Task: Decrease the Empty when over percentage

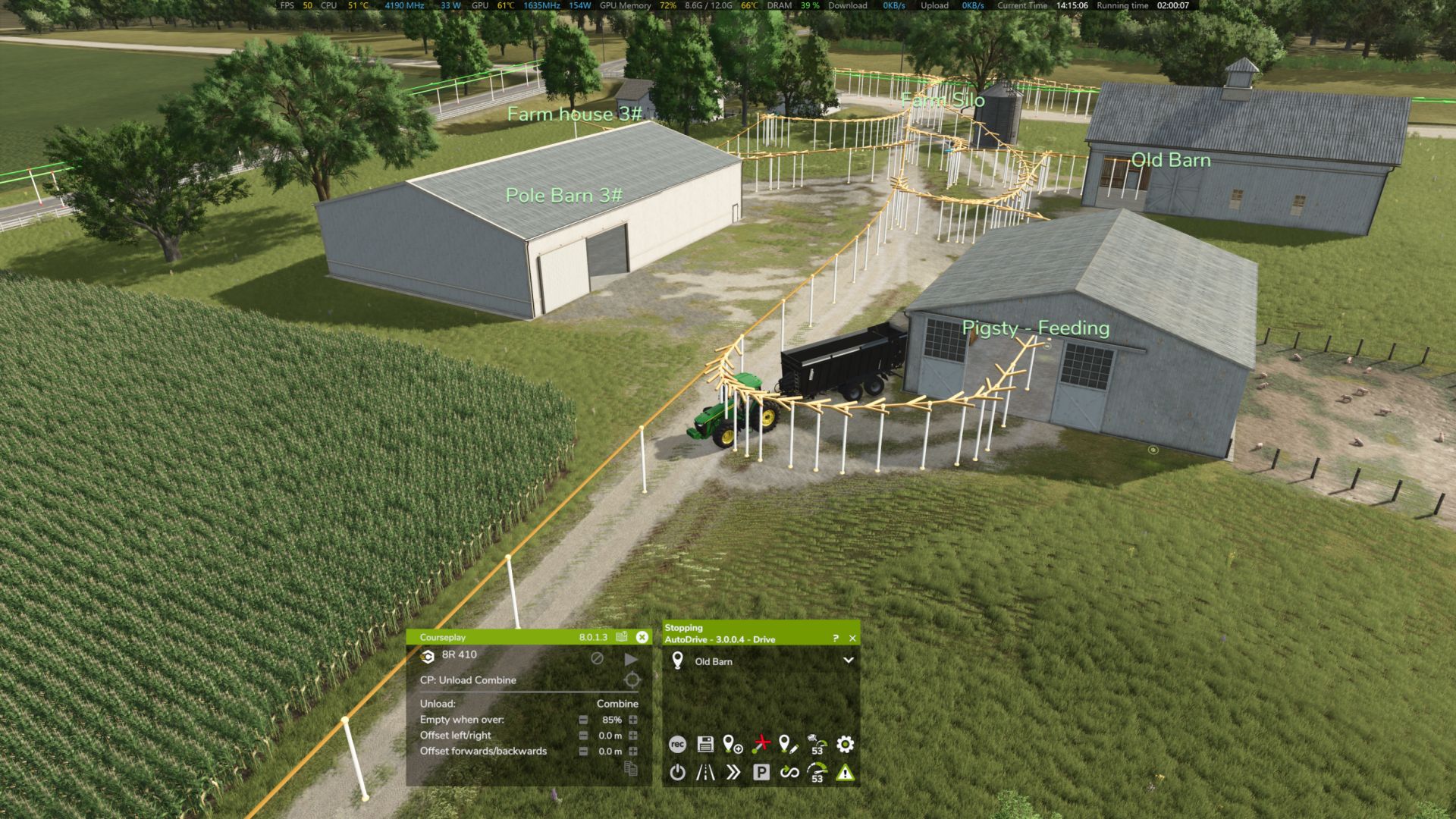Action: [583, 720]
